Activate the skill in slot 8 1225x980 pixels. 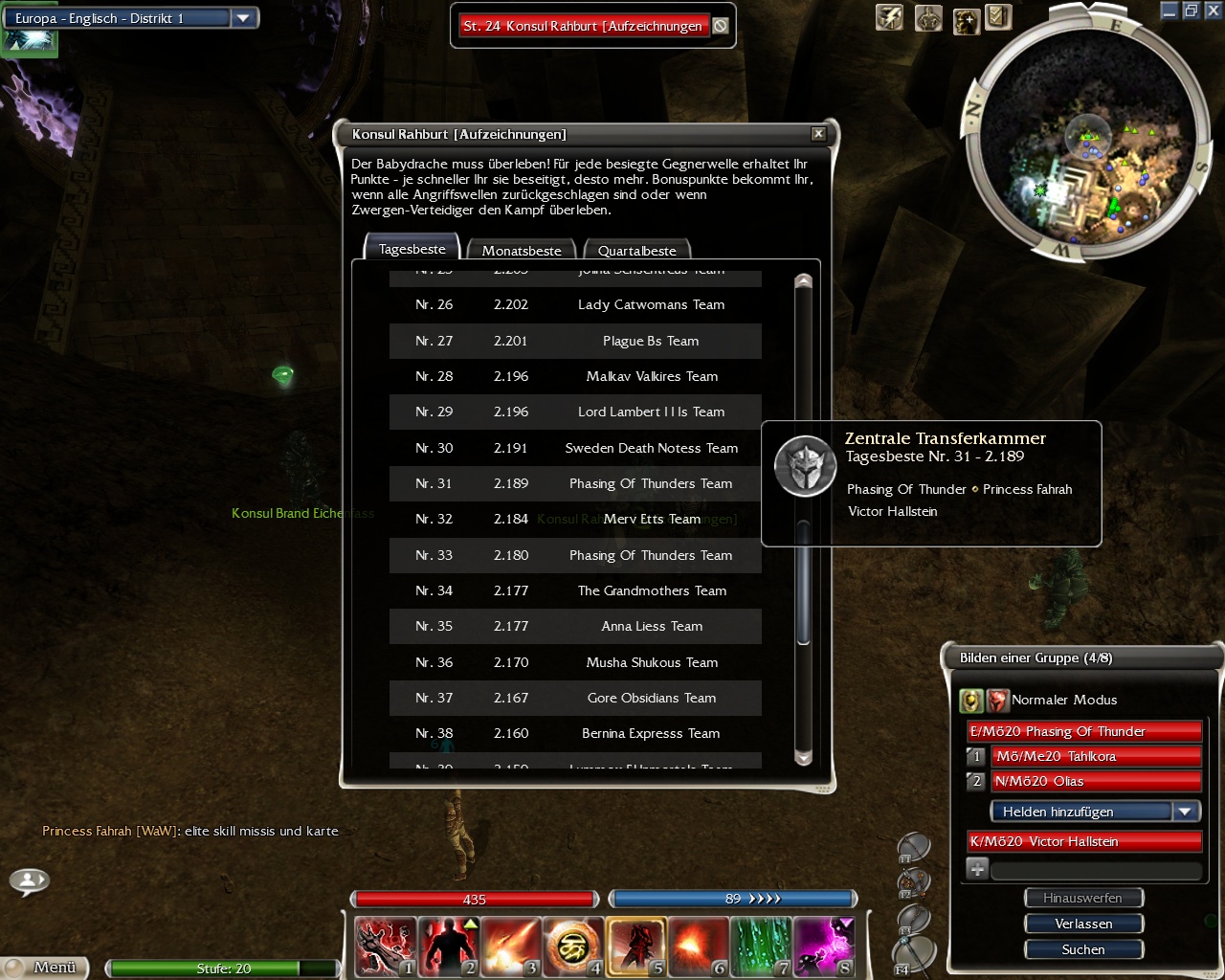coord(822,947)
